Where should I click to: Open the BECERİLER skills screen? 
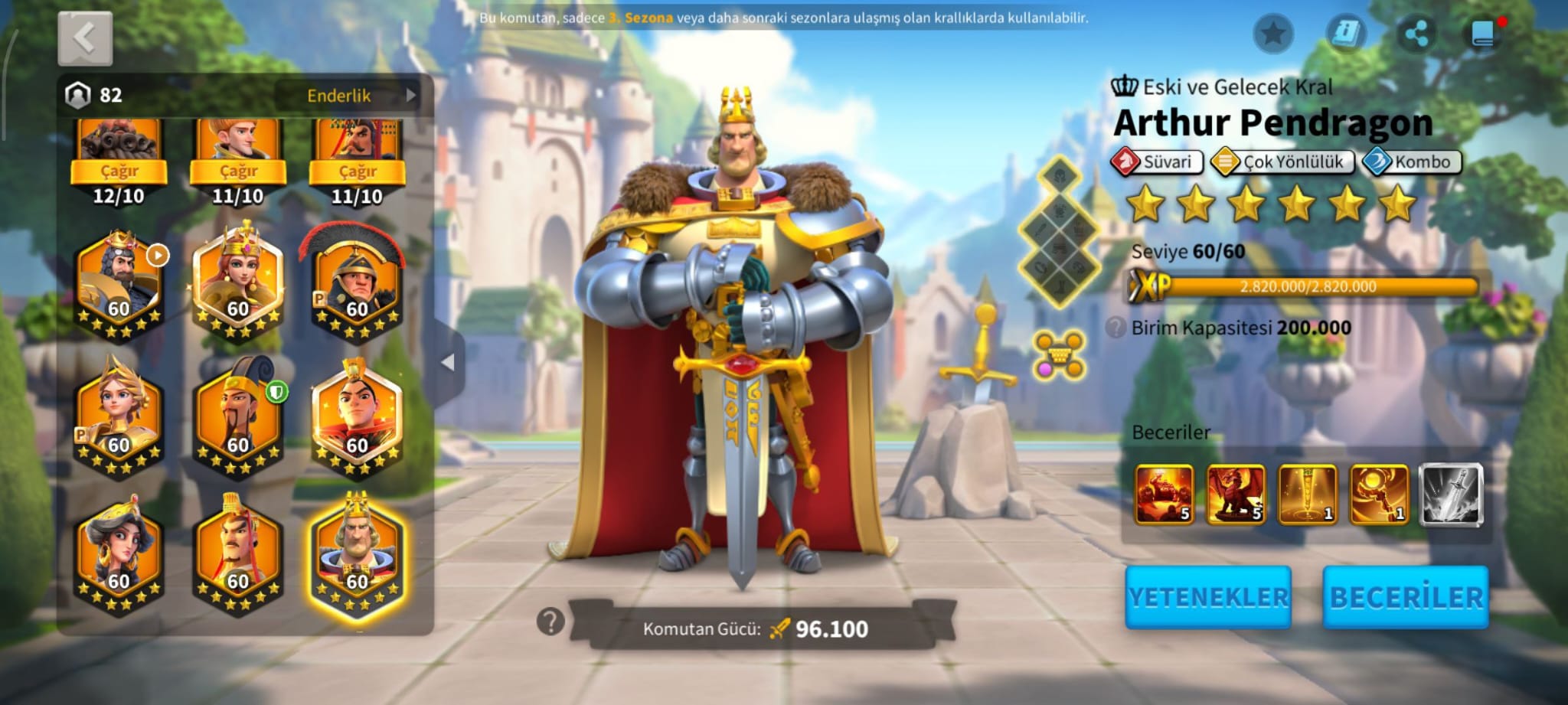tap(1406, 597)
